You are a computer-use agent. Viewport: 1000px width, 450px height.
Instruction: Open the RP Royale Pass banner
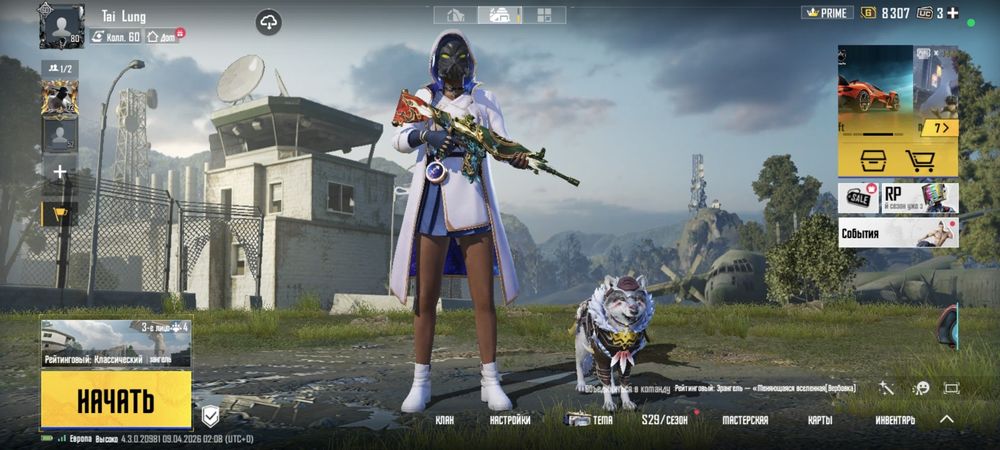[919, 197]
